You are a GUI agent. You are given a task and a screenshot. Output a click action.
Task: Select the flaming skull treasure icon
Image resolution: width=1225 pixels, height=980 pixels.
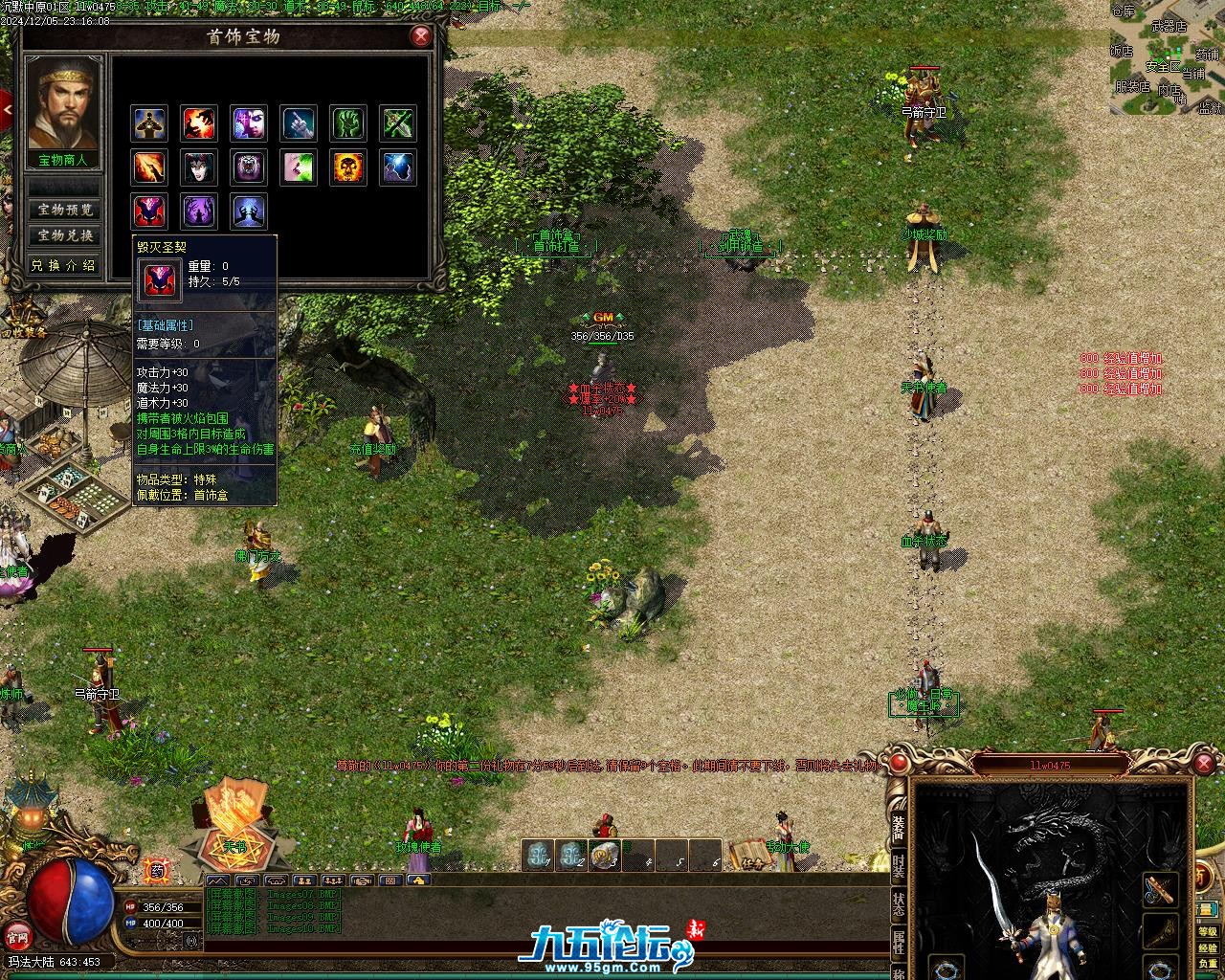(348, 167)
